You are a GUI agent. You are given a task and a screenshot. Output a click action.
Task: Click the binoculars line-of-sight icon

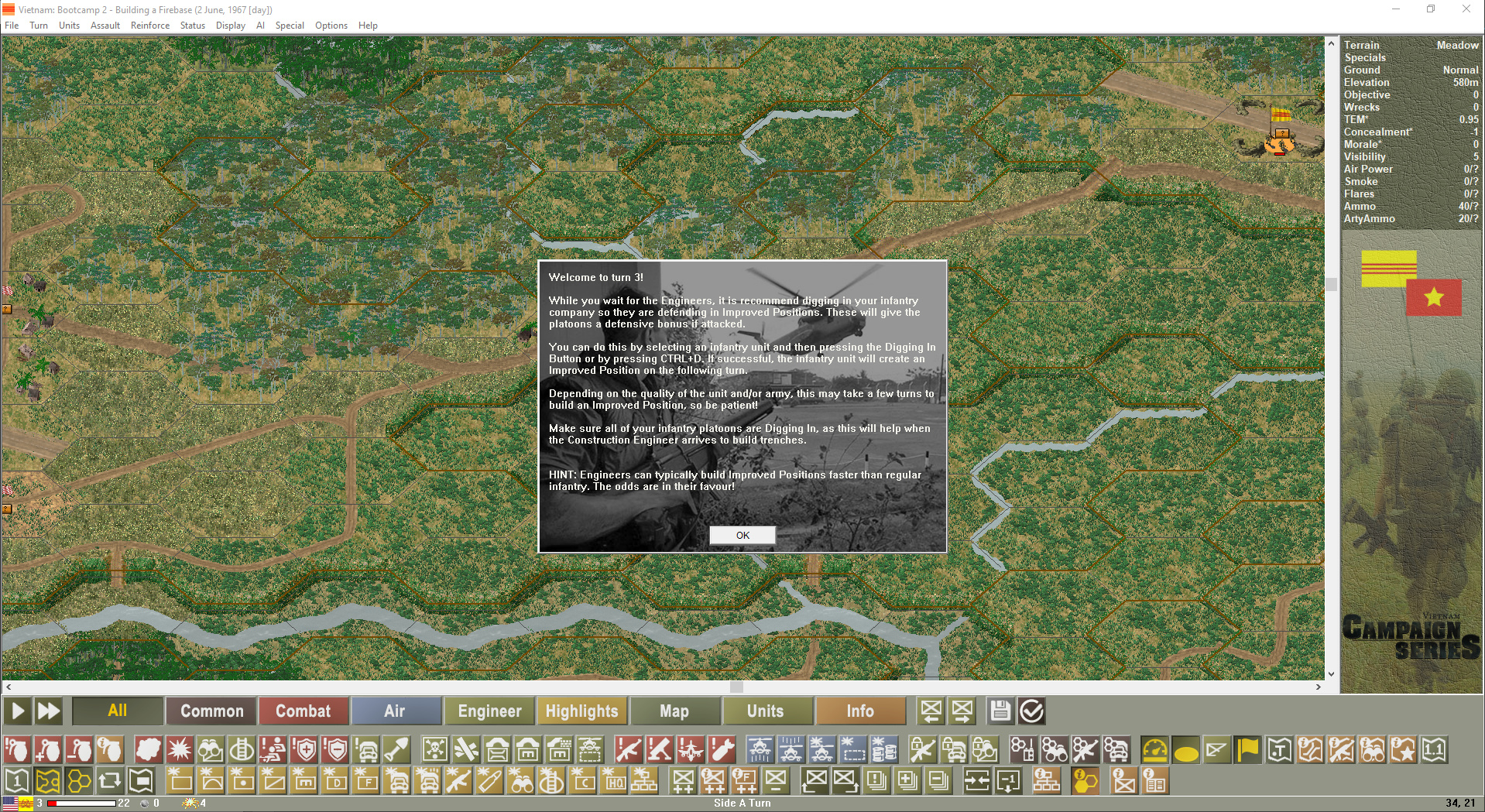click(209, 749)
